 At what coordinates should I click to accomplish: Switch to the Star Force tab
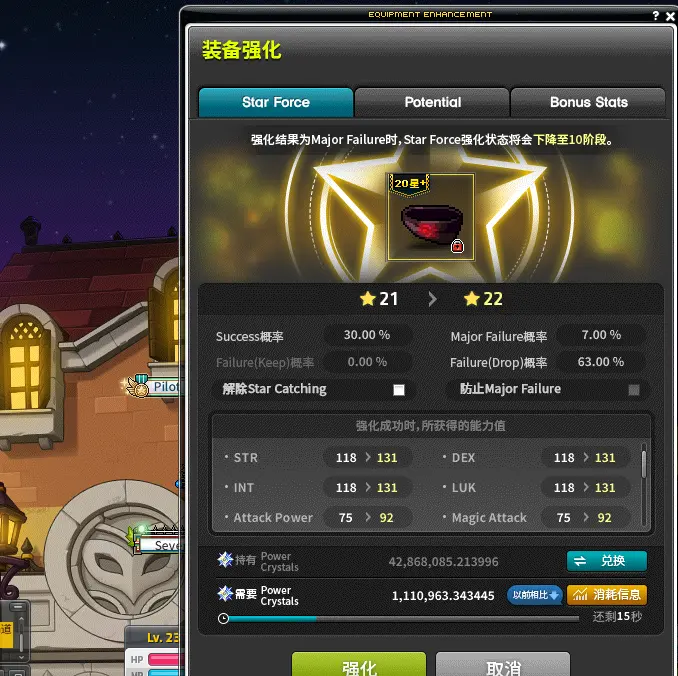point(276,102)
